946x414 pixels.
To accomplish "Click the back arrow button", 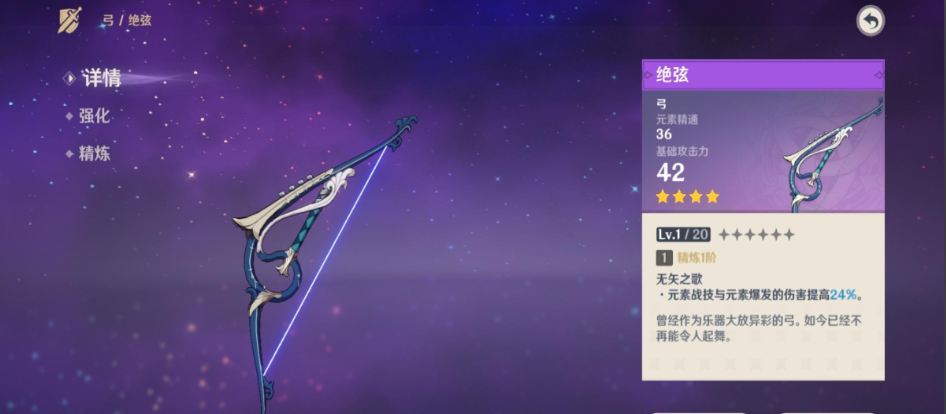I will pos(870,21).
